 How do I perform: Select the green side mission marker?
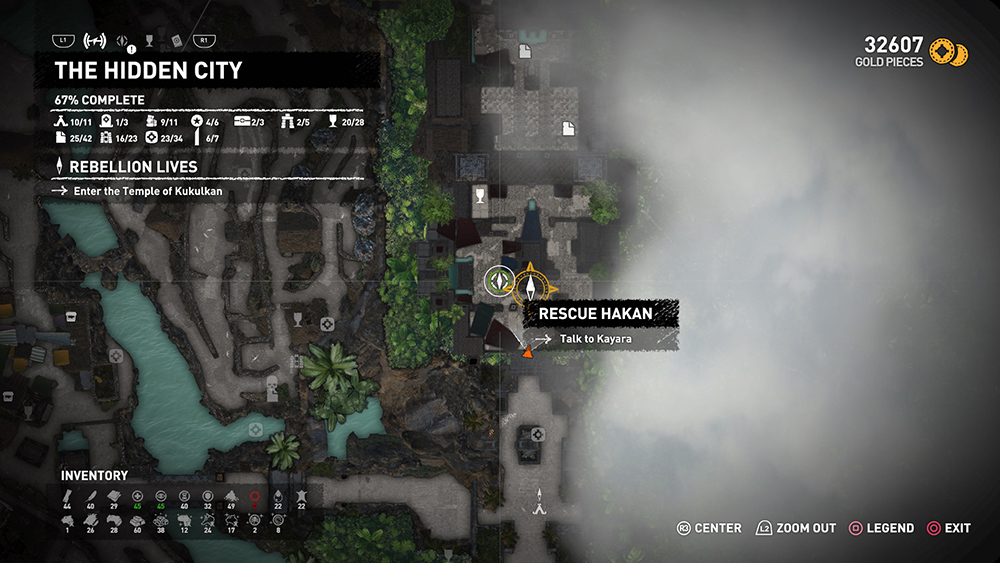point(498,280)
